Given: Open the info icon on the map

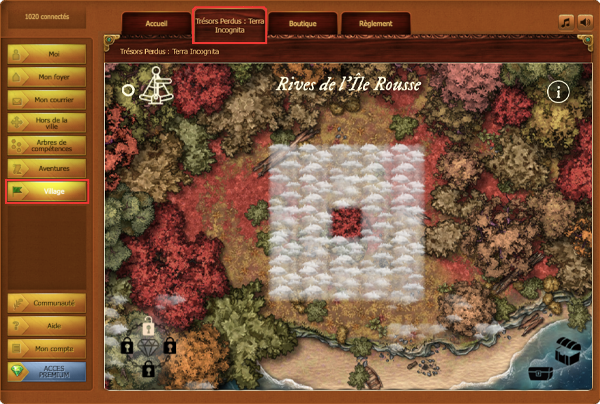Looking at the screenshot, I should tap(558, 91).
